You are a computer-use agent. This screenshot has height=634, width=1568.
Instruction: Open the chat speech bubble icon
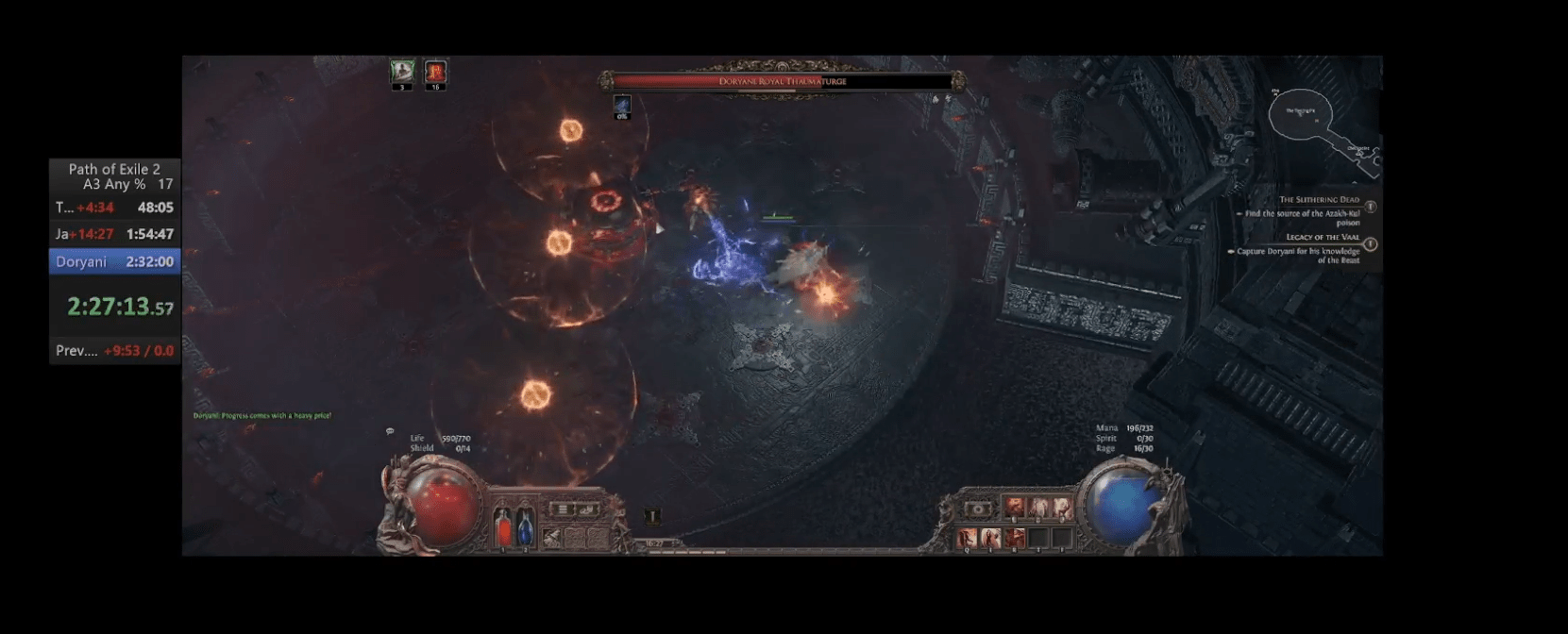390,432
